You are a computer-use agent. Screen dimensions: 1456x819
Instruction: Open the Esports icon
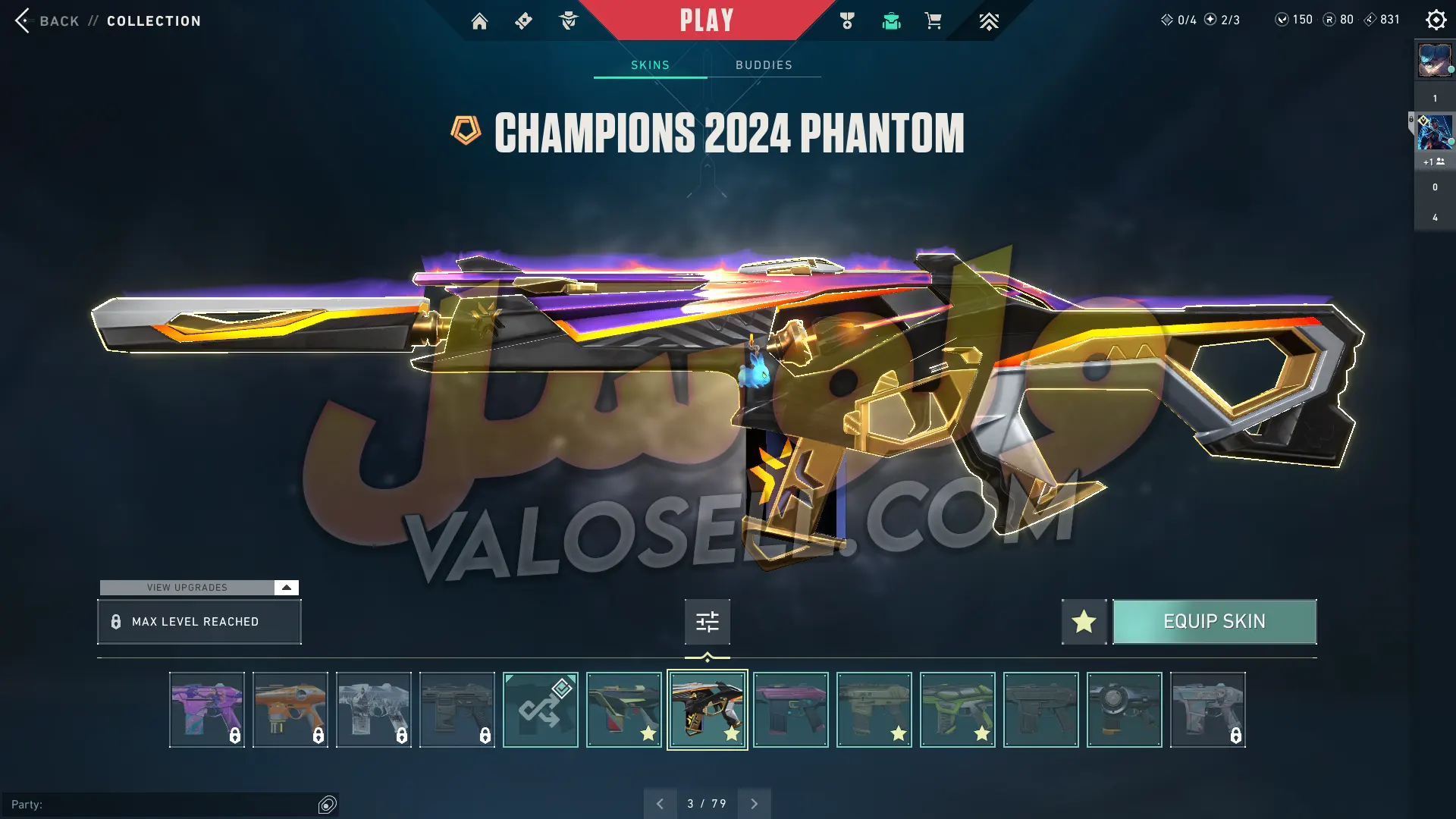coord(989,21)
